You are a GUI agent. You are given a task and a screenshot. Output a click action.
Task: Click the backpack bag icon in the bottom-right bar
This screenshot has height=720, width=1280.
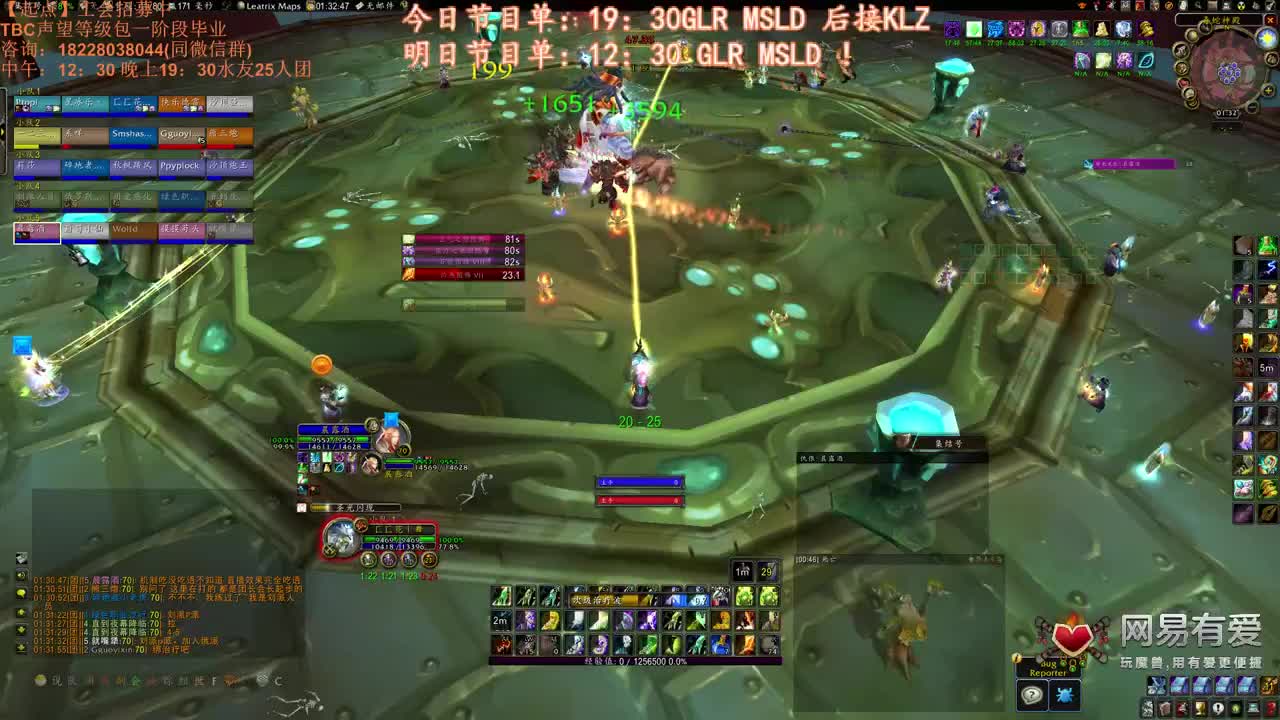1272,686
